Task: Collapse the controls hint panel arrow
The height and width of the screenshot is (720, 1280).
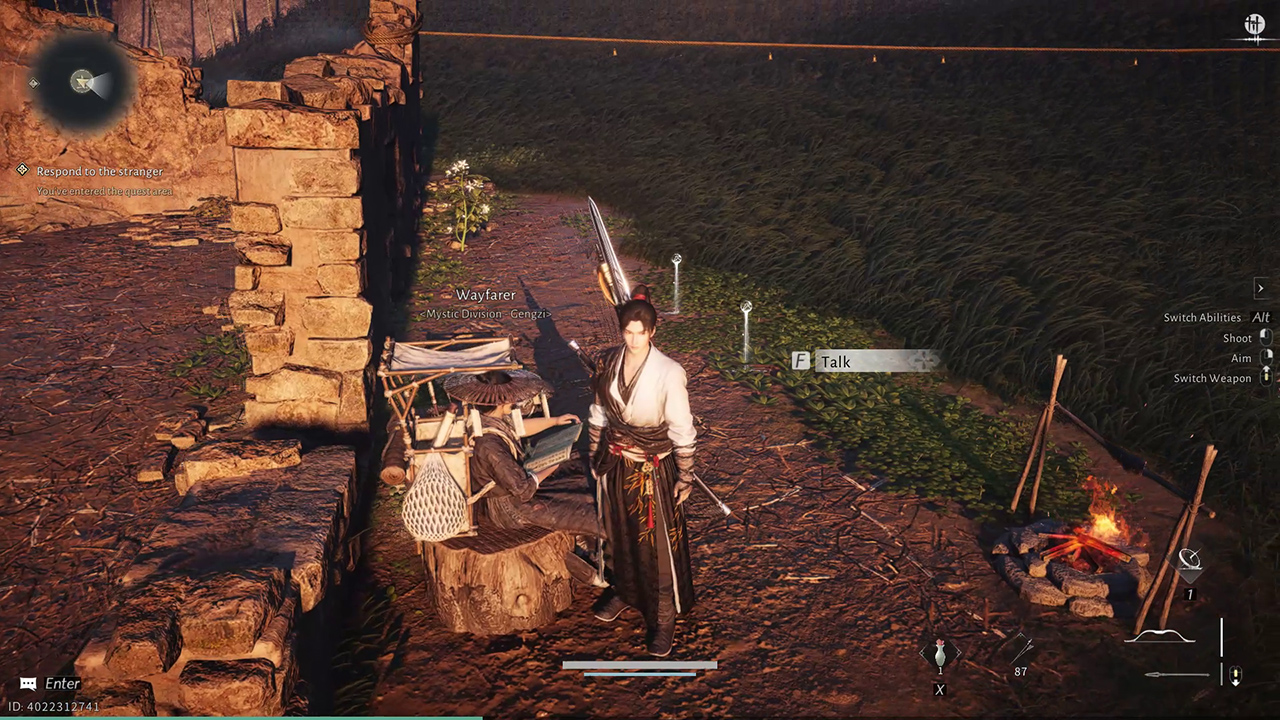Action: coord(1260,288)
